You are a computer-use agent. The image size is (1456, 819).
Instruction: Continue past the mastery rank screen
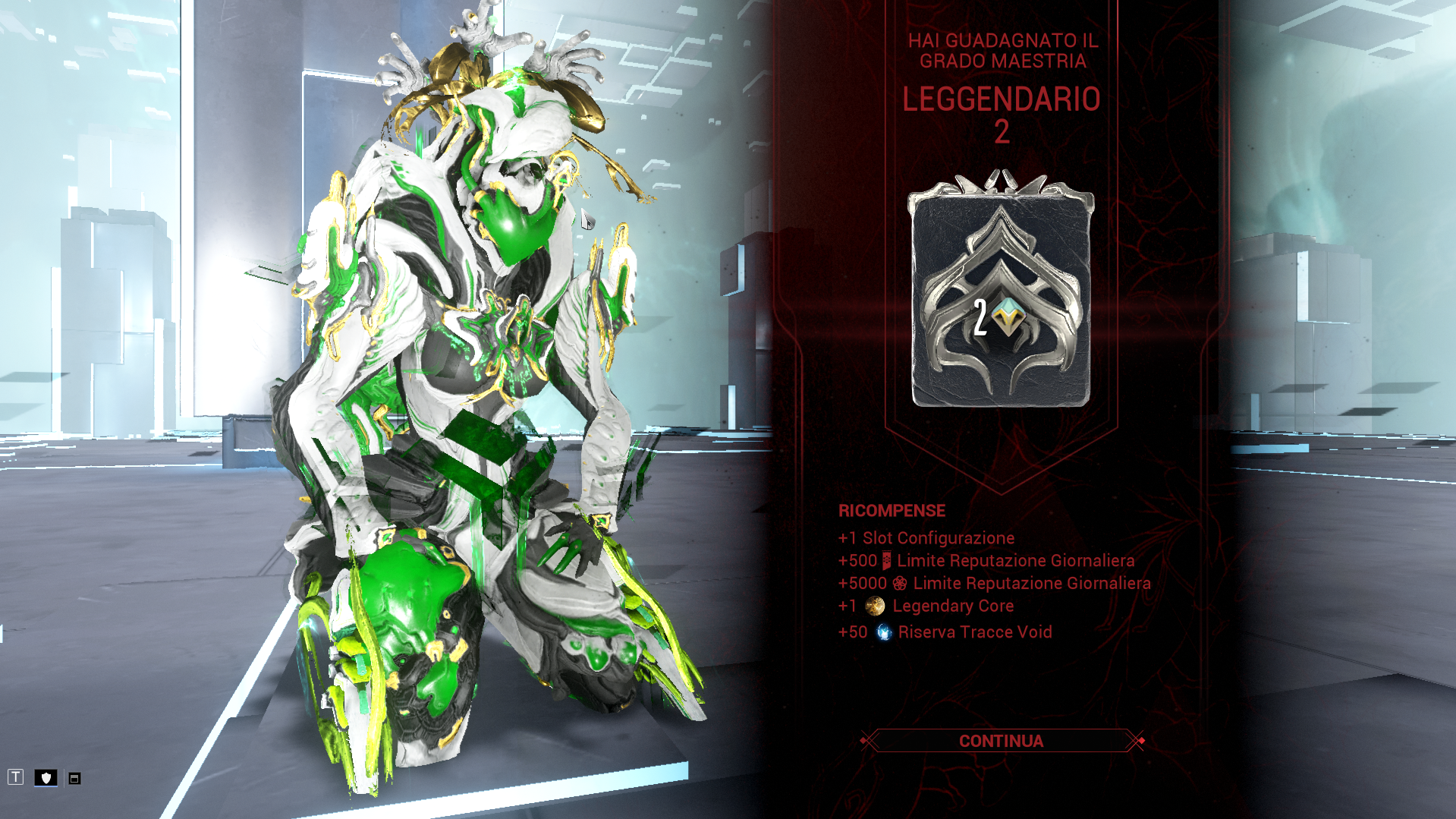tap(1001, 741)
